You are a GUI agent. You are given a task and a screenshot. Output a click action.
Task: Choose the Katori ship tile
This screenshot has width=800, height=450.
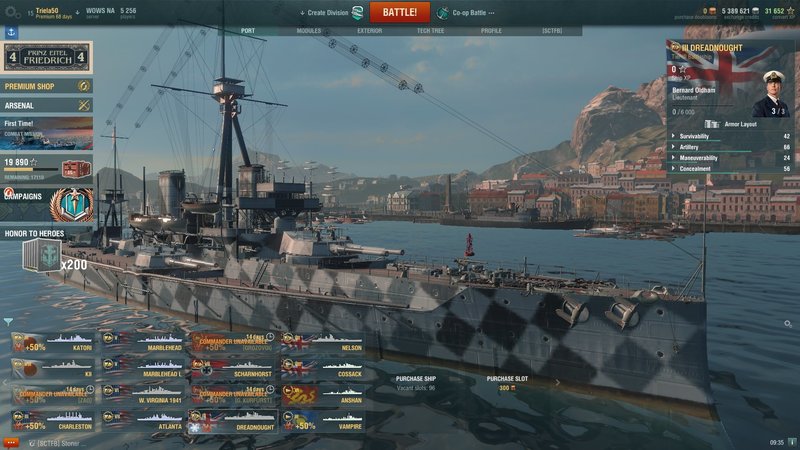(x=53, y=344)
